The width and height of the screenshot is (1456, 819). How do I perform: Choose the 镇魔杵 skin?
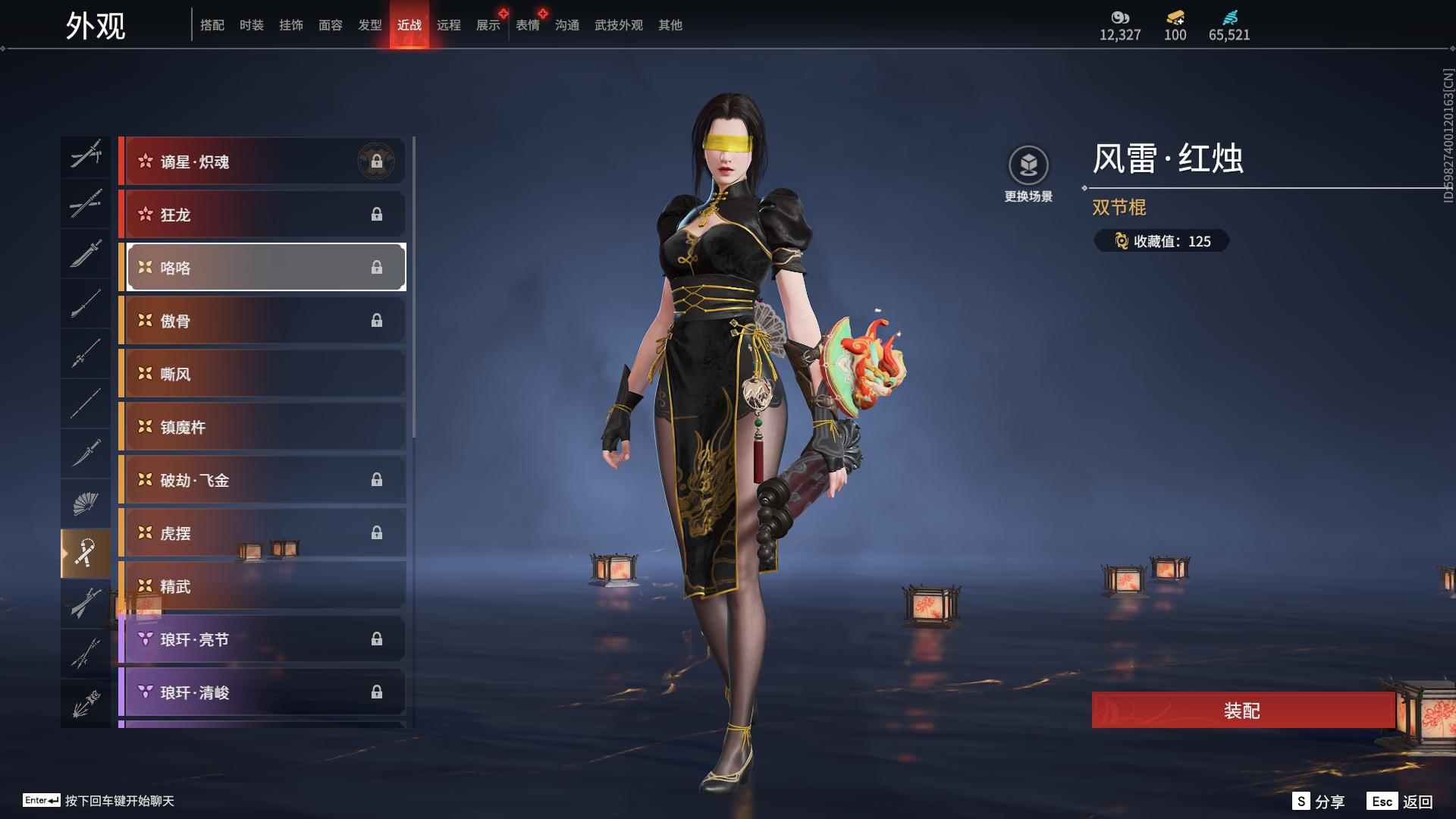tap(262, 427)
